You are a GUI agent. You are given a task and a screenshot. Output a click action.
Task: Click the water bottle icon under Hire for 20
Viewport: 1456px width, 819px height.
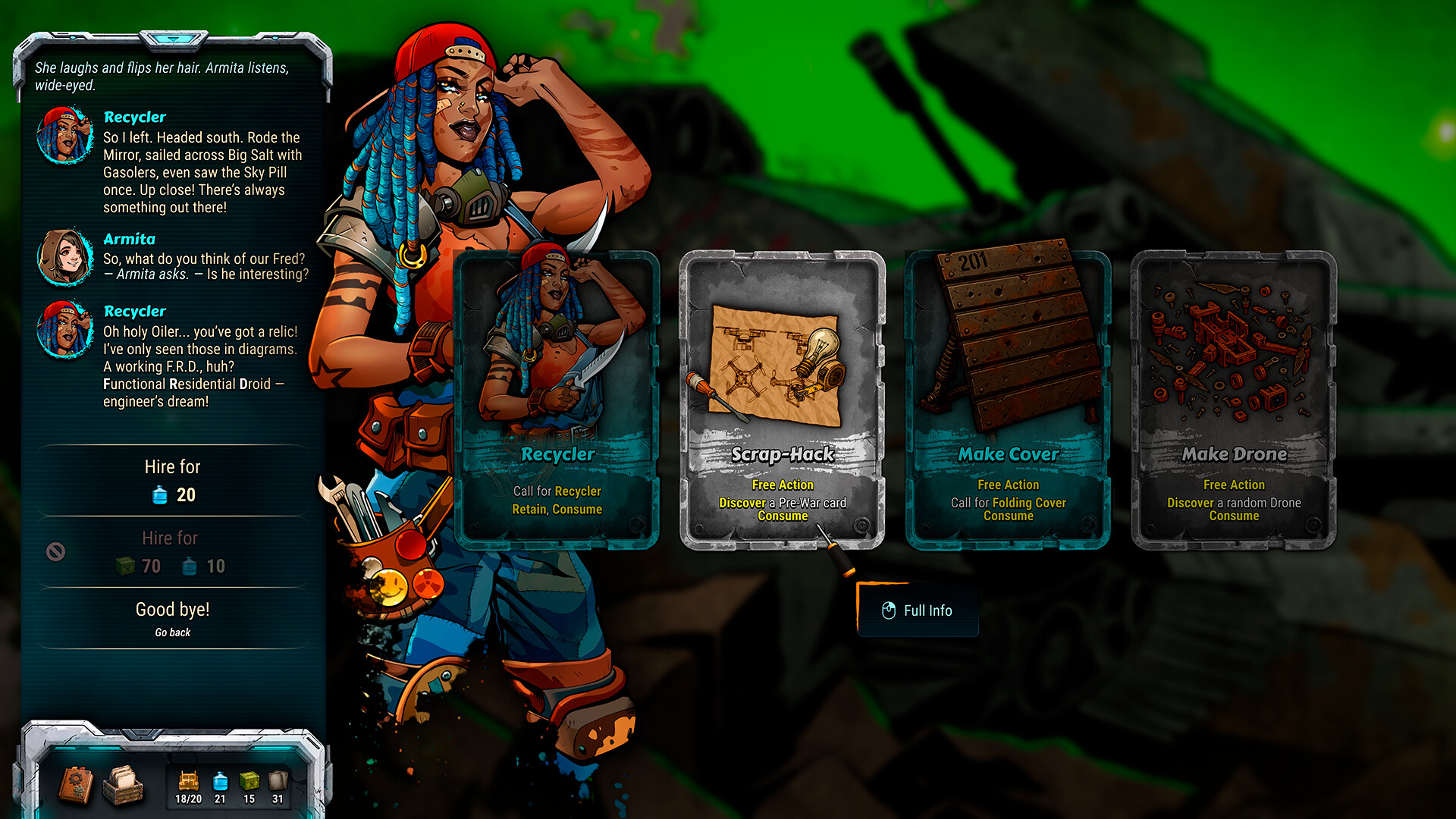pyautogui.click(x=158, y=494)
